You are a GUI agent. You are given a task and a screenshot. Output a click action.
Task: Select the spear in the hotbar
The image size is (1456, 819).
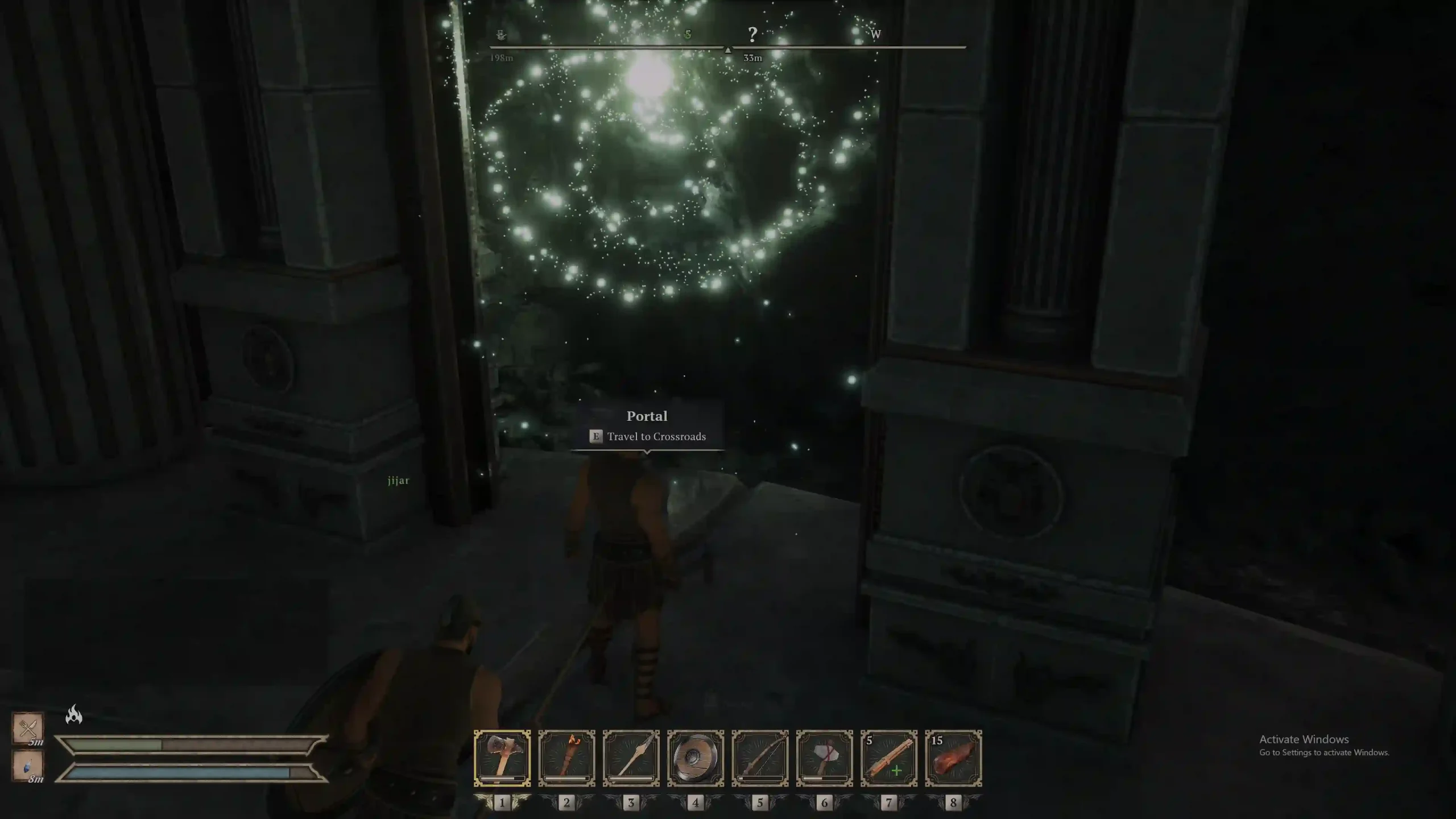click(x=631, y=758)
